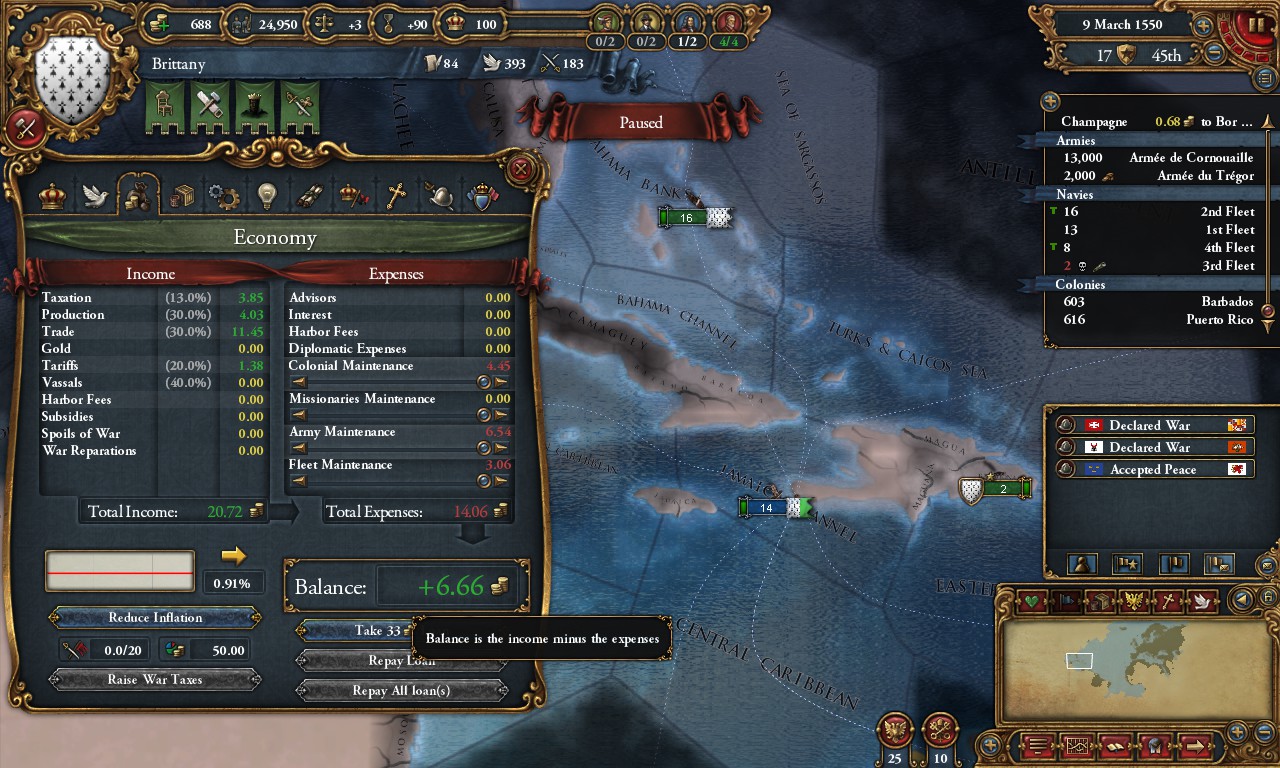Screen dimensions: 1280x768
Task: Open the Brittany coat of arms shield
Action: (72, 82)
